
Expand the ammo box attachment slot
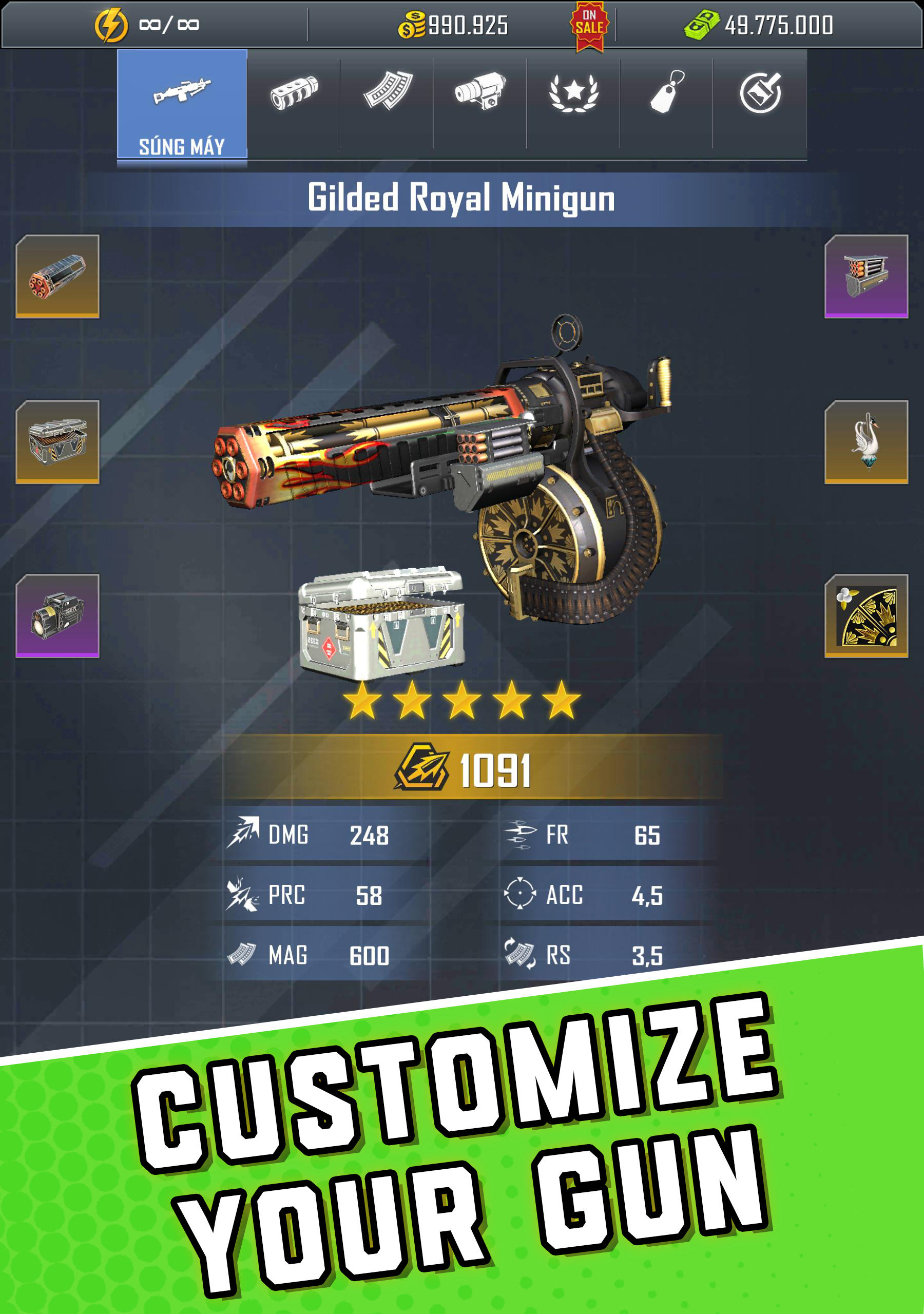click(x=866, y=278)
